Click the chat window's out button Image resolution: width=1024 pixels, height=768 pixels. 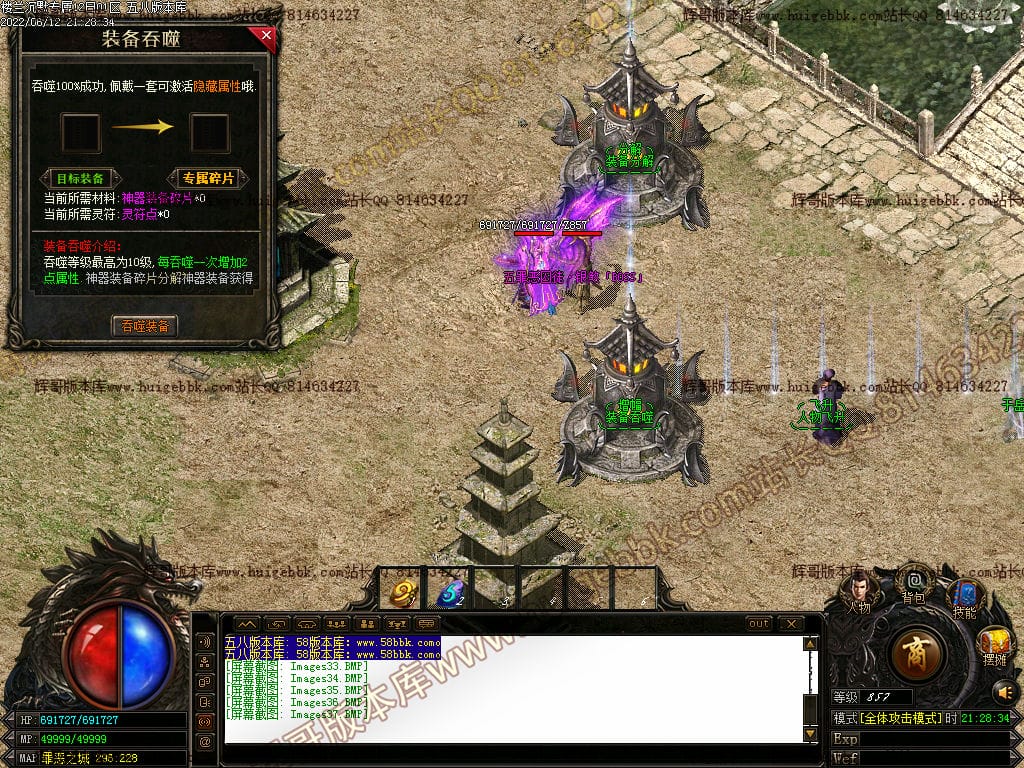click(x=760, y=624)
